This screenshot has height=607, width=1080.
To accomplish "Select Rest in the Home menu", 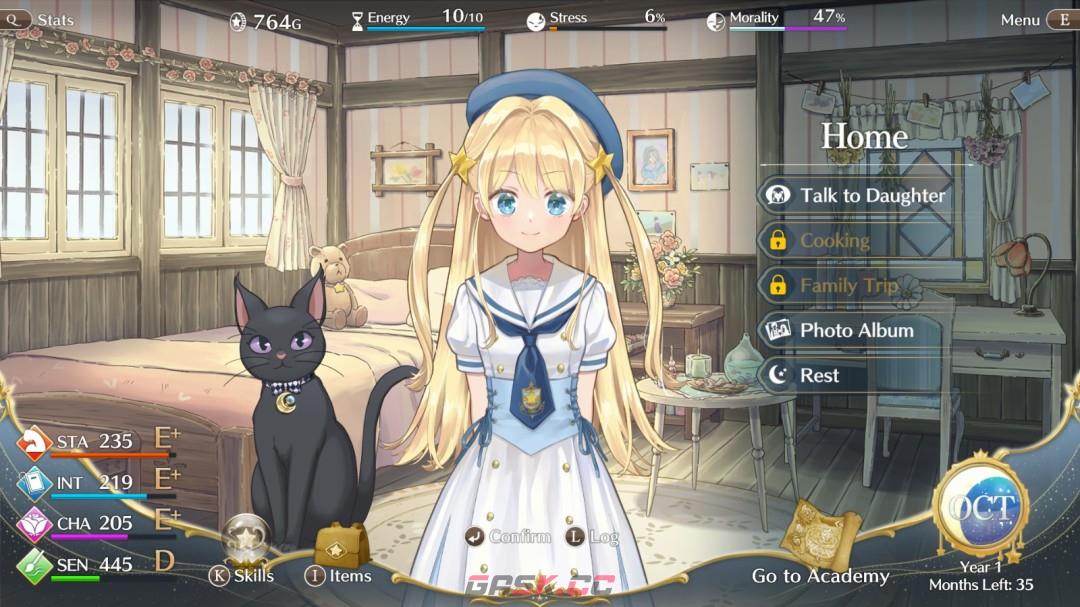I will click(818, 376).
